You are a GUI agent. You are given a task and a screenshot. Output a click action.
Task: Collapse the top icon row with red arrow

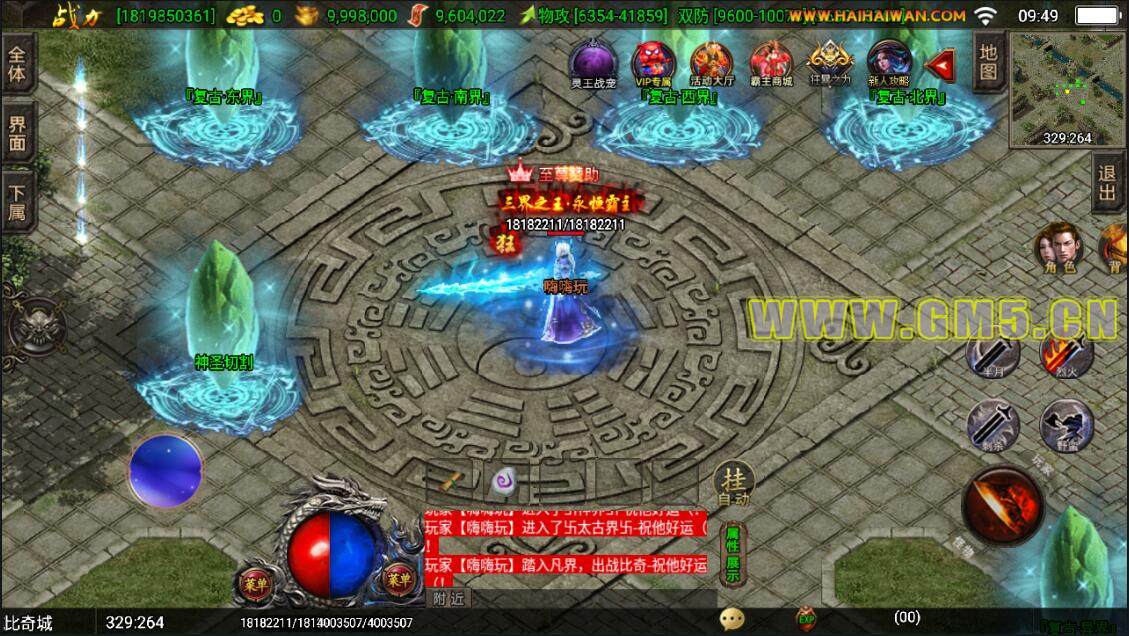[939, 65]
